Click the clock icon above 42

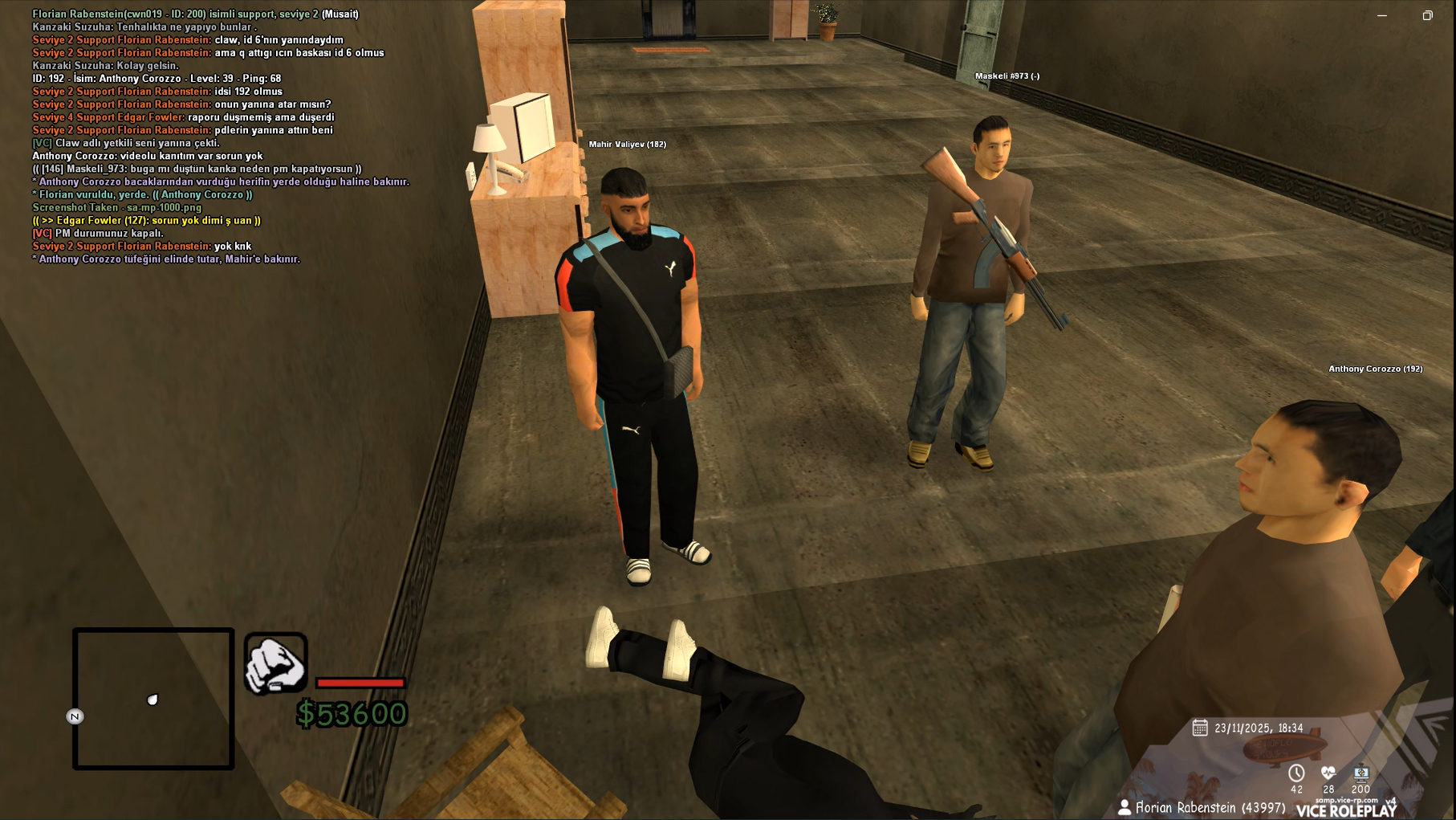click(1296, 773)
